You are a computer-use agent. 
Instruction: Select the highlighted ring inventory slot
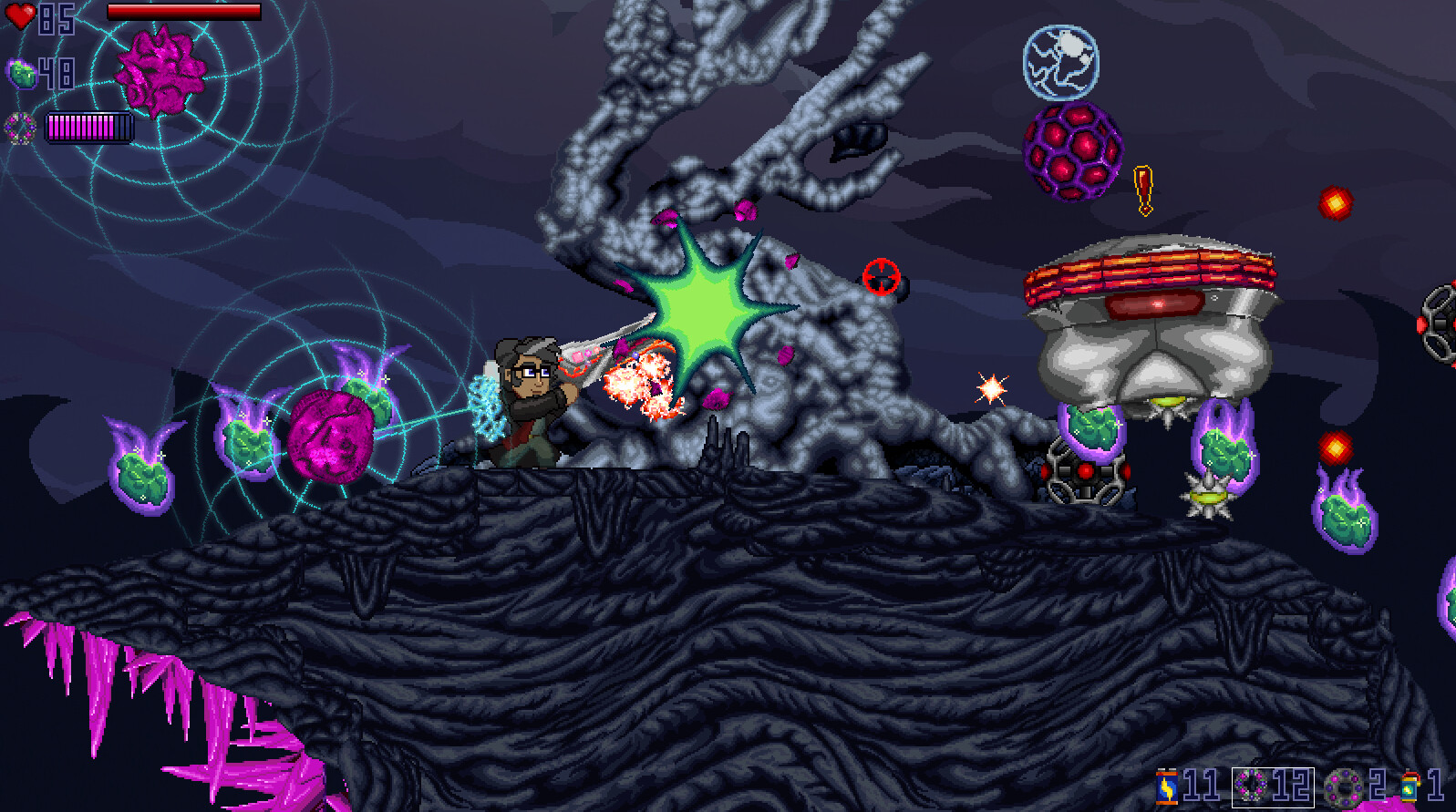point(1272,786)
